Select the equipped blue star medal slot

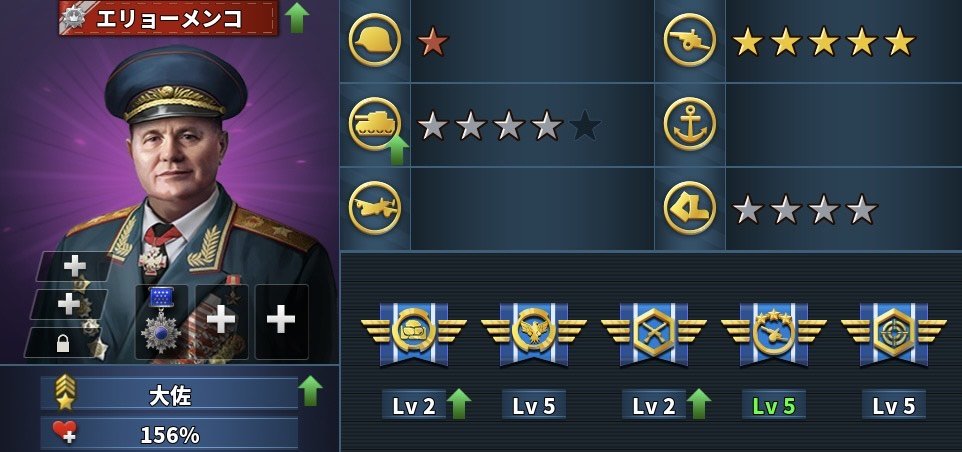coord(161,322)
